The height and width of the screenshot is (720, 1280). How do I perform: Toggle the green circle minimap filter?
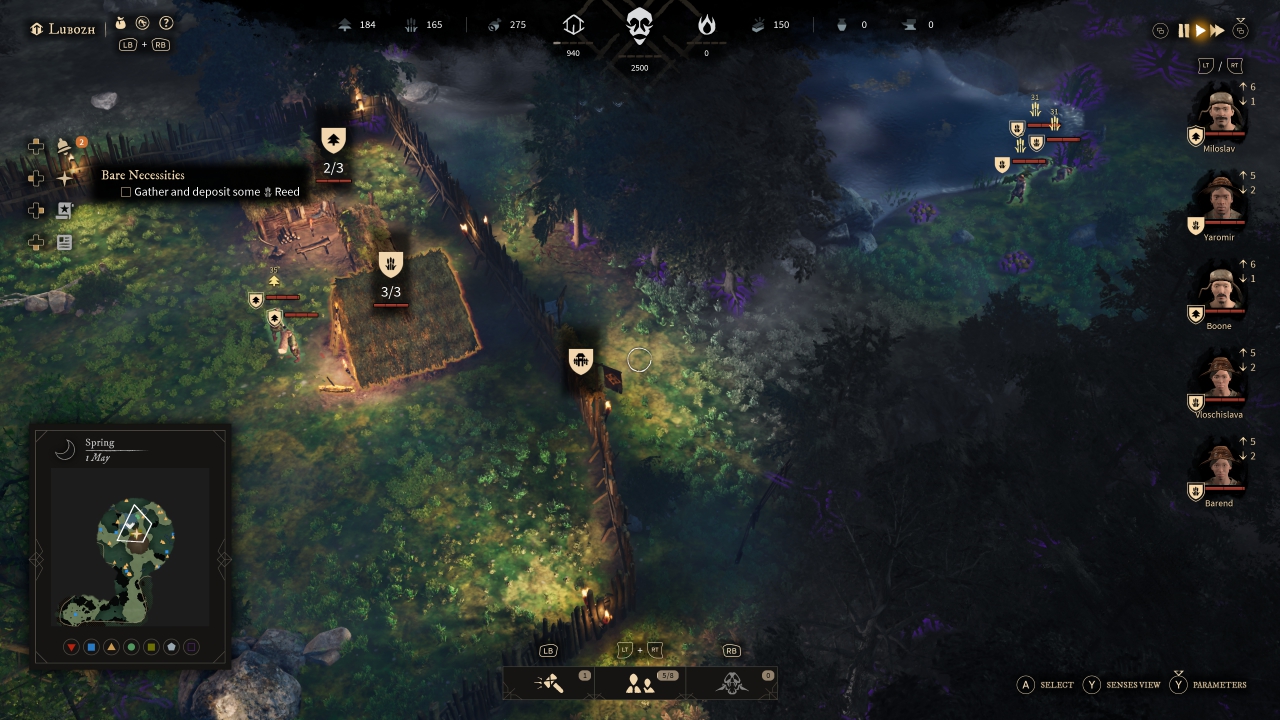click(x=131, y=648)
